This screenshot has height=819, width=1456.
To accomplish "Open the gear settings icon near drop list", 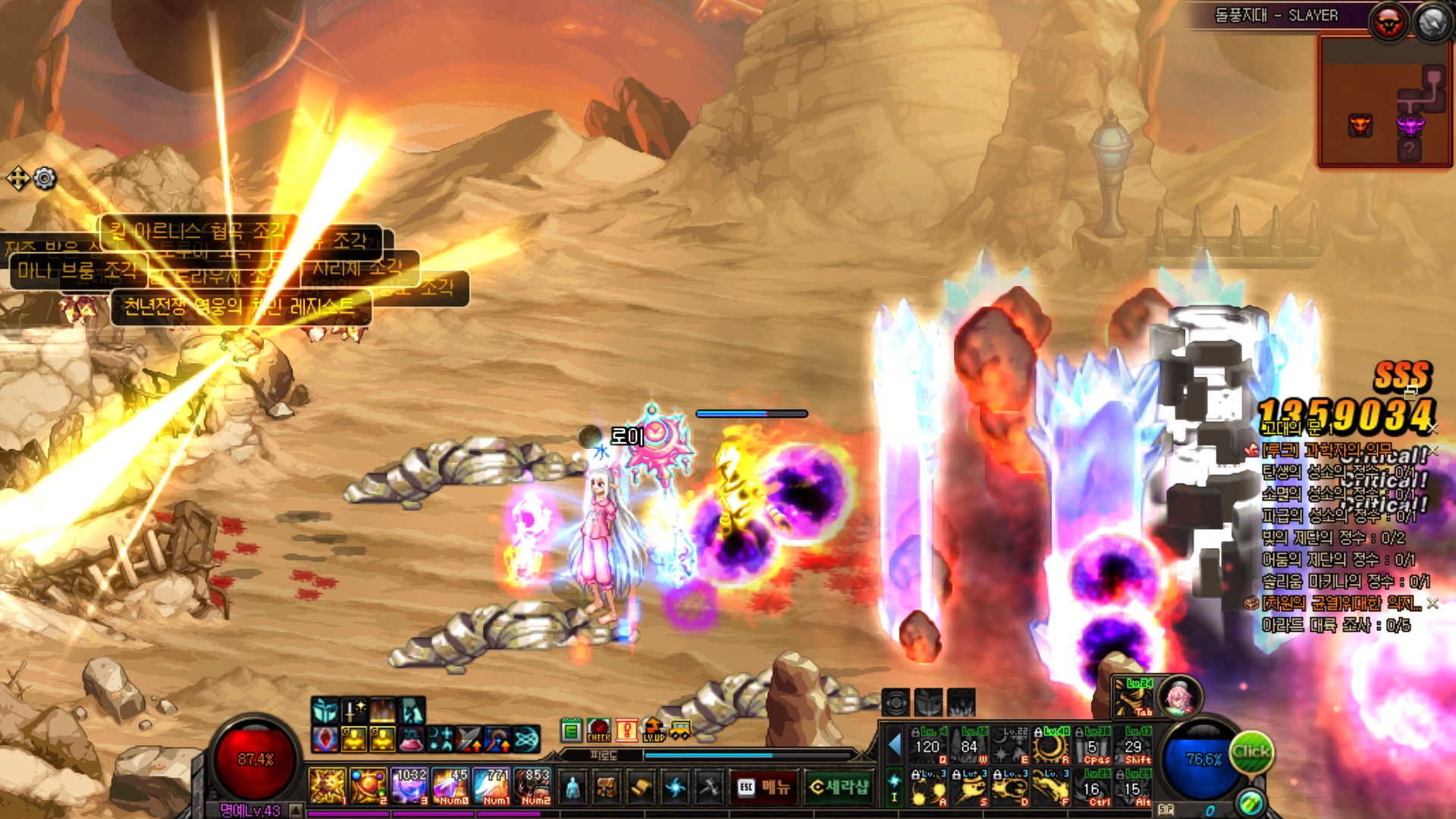I will click(x=45, y=179).
